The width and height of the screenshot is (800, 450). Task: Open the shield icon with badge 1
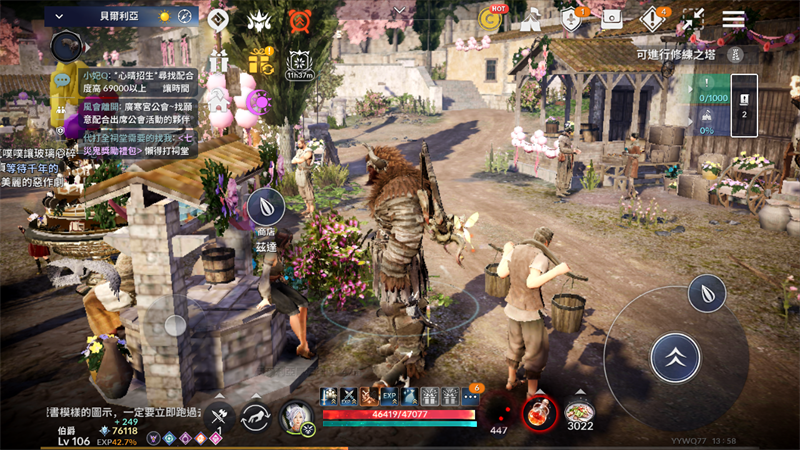pos(572,18)
